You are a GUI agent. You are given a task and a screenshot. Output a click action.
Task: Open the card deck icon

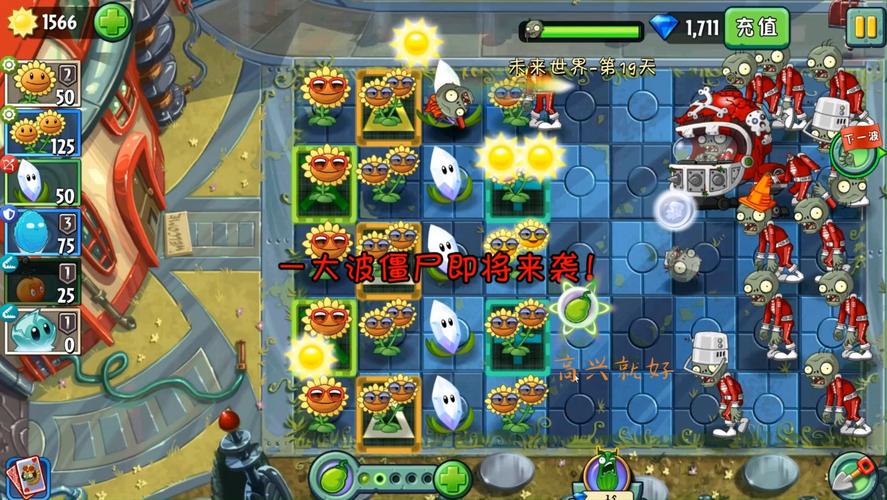(x=26, y=474)
